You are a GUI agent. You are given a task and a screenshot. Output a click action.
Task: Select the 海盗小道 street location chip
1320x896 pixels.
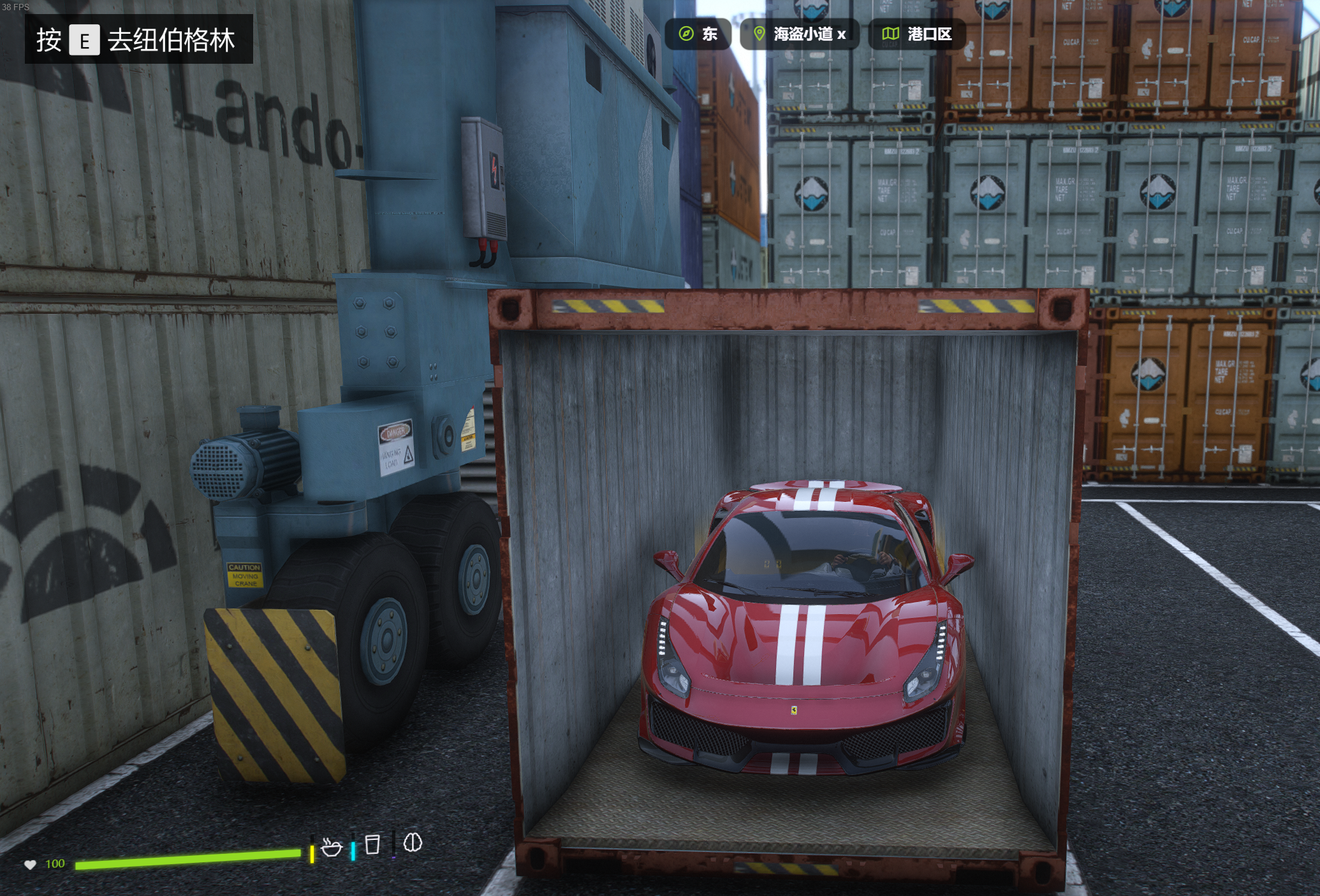tap(800, 34)
